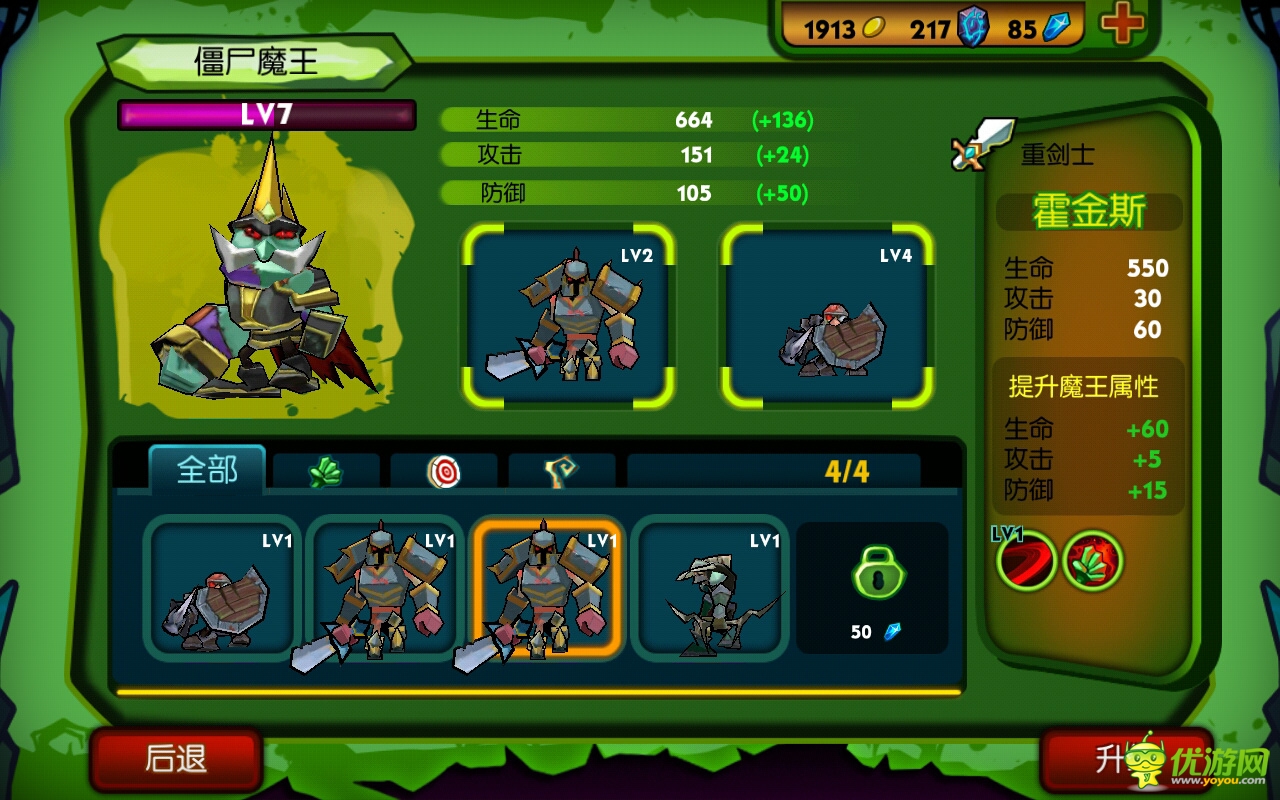Open the green claw filter tab
This screenshot has height=800, width=1280.
click(x=326, y=471)
